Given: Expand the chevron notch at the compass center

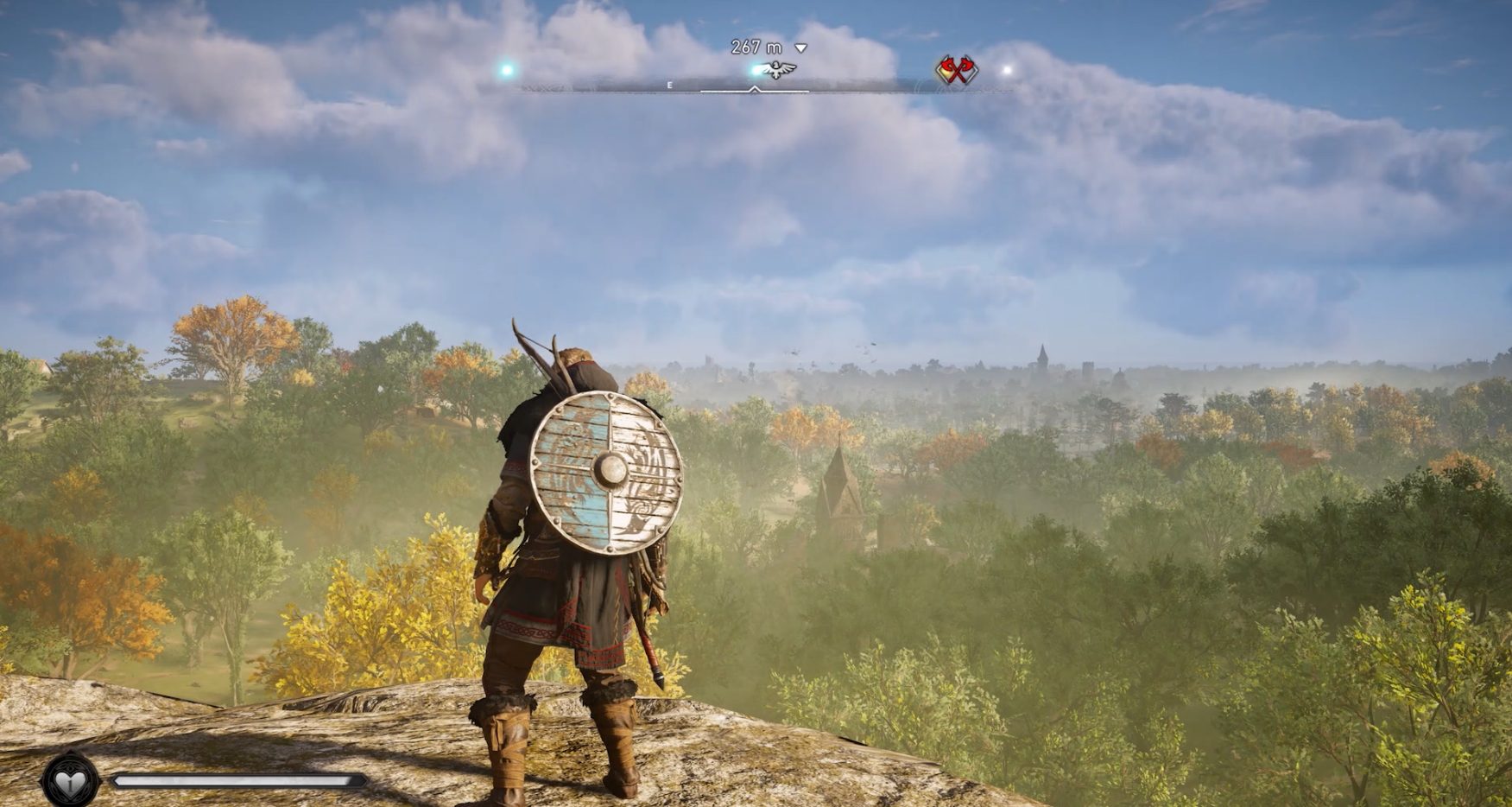Looking at the screenshot, I should 755,87.
